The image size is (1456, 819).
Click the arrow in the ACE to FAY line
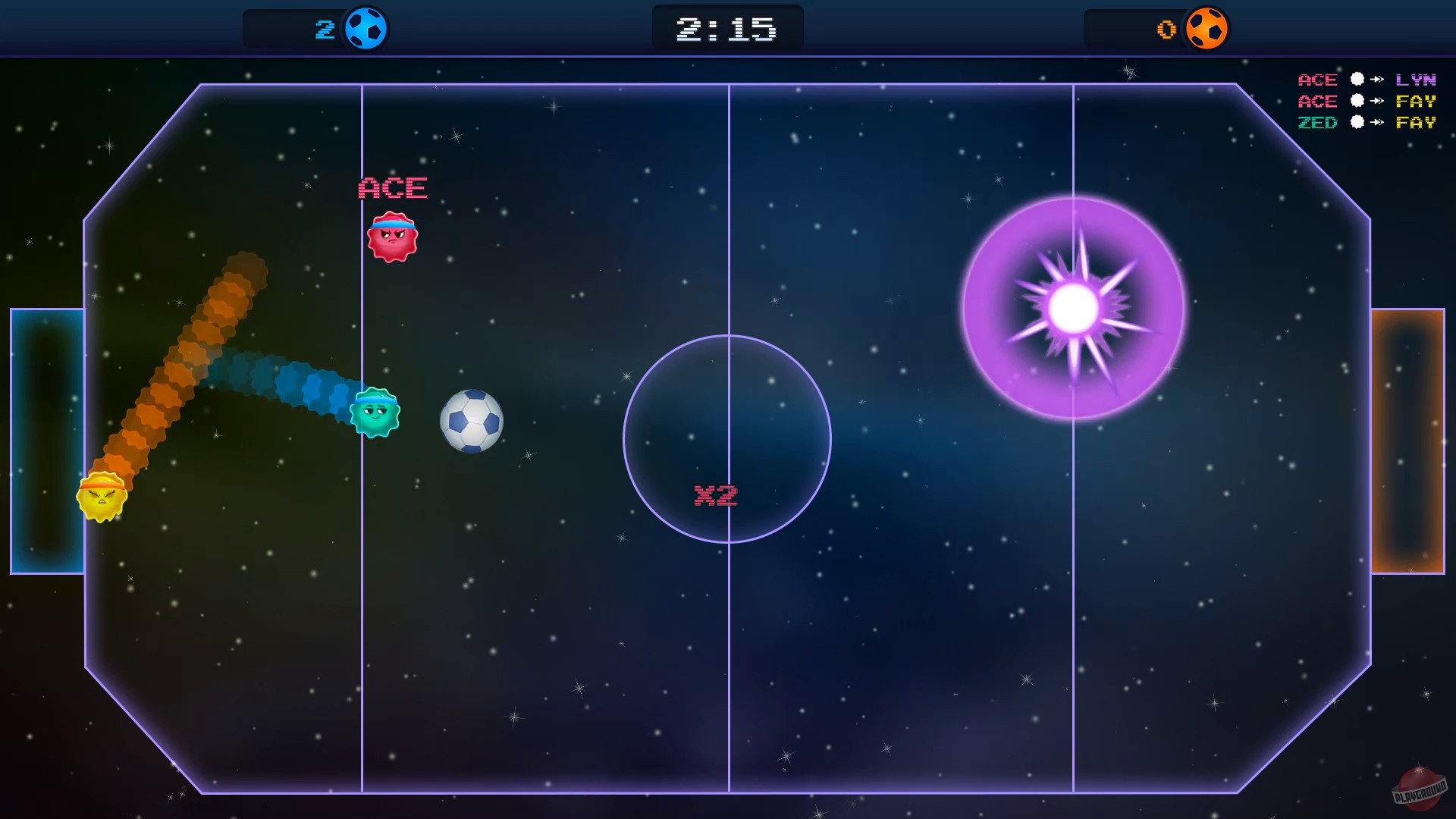click(1377, 101)
